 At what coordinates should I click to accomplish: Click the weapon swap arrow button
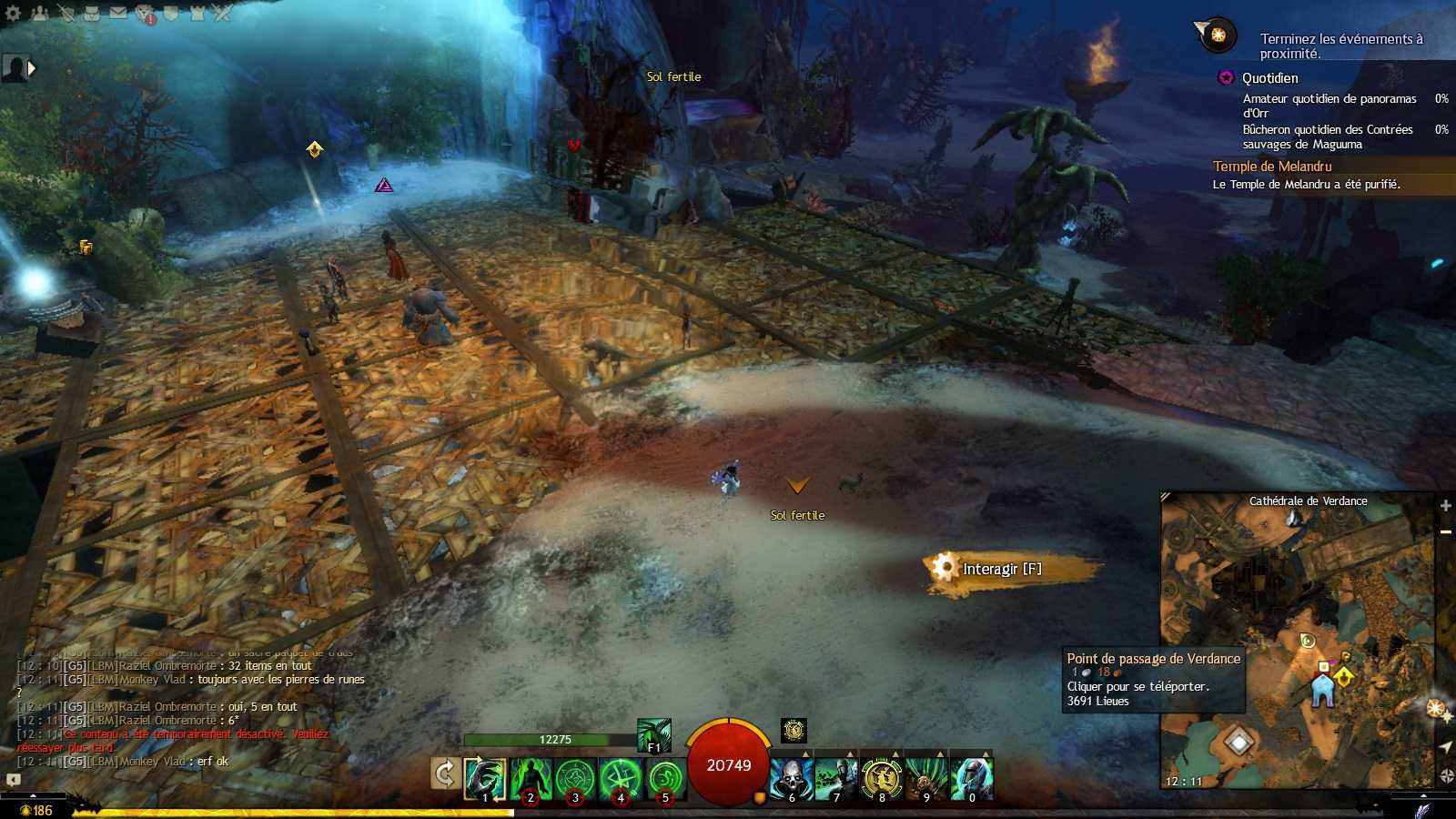(445, 774)
